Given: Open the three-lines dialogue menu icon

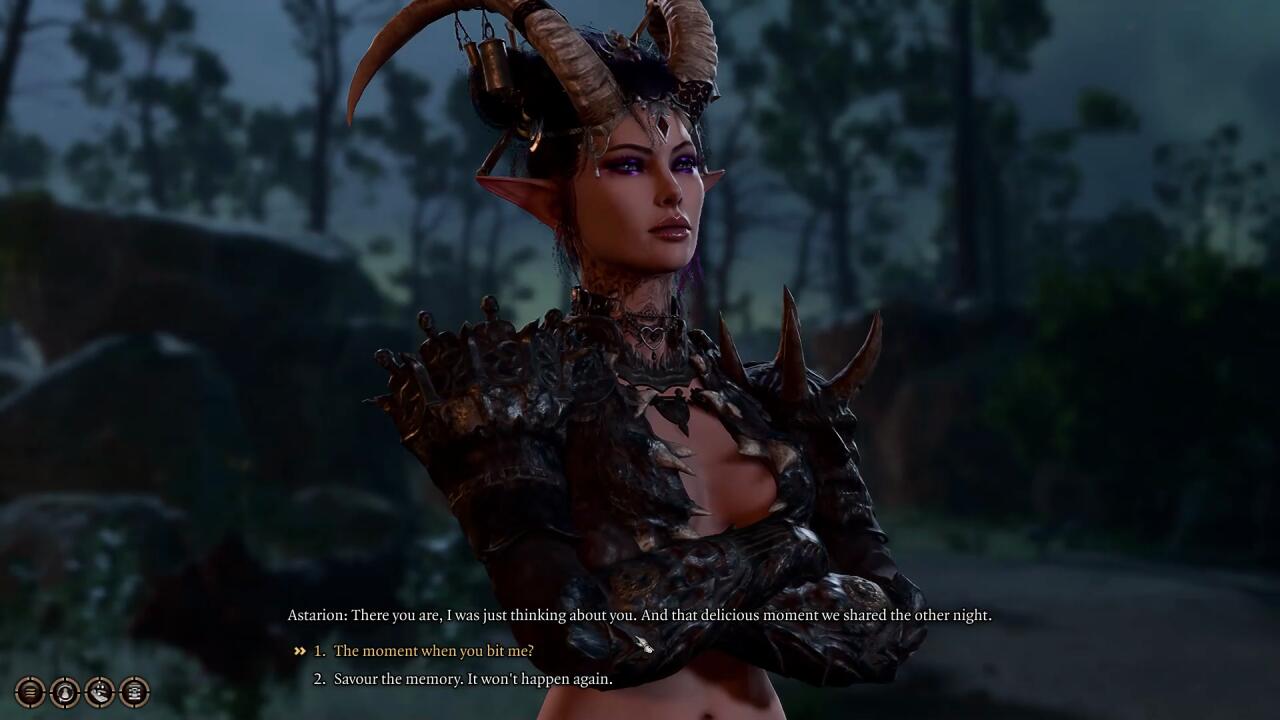Looking at the screenshot, I should 30,691.
